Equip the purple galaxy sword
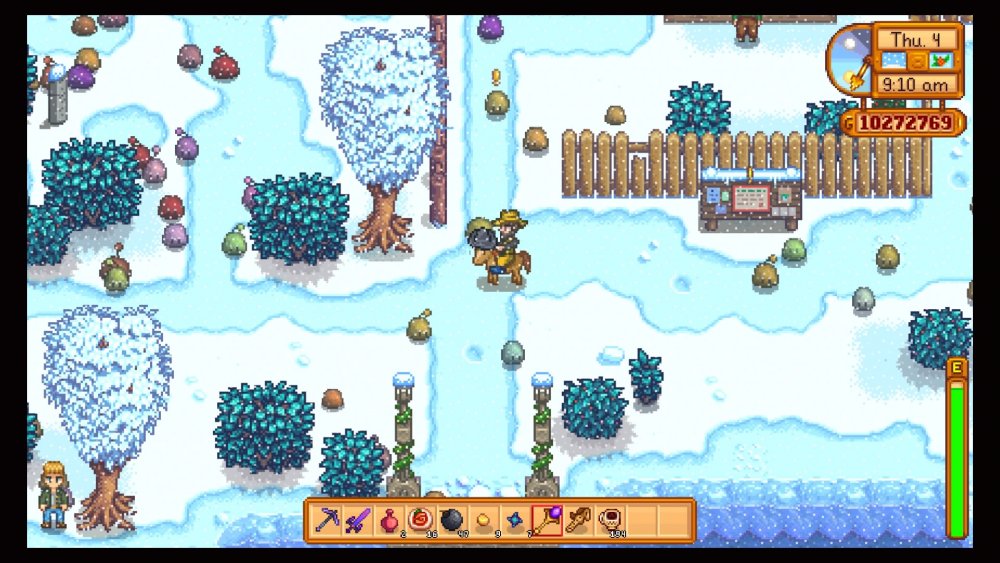This screenshot has width=1000, height=563. pos(357,520)
